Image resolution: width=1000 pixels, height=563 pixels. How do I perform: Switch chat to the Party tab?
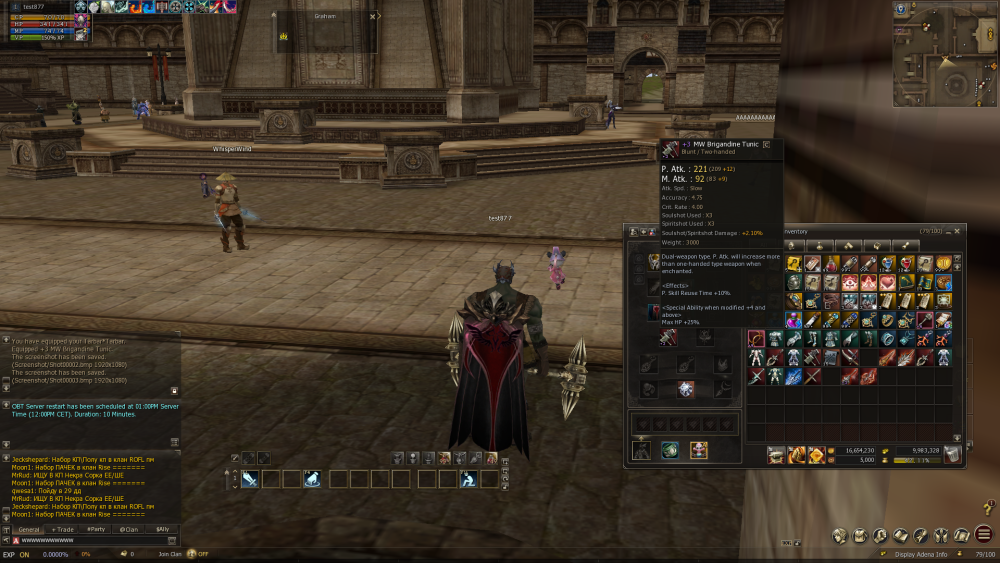pos(96,529)
